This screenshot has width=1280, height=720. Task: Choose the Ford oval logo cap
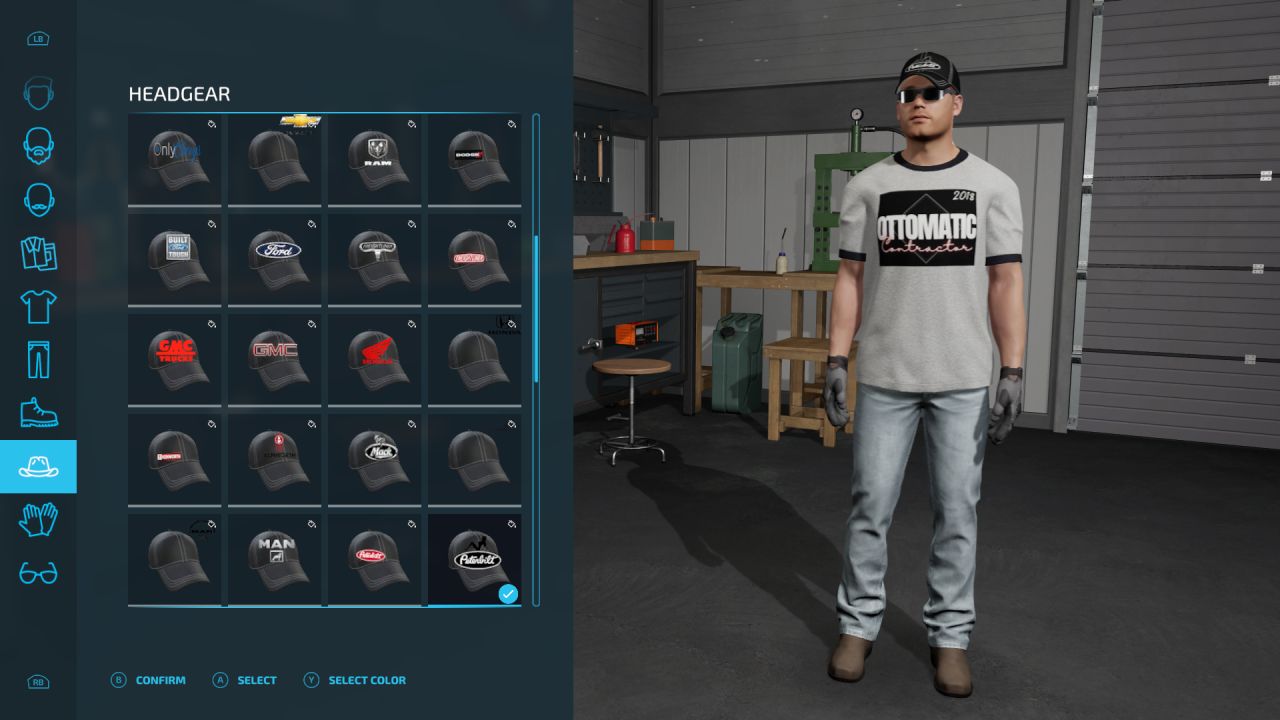click(275, 258)
